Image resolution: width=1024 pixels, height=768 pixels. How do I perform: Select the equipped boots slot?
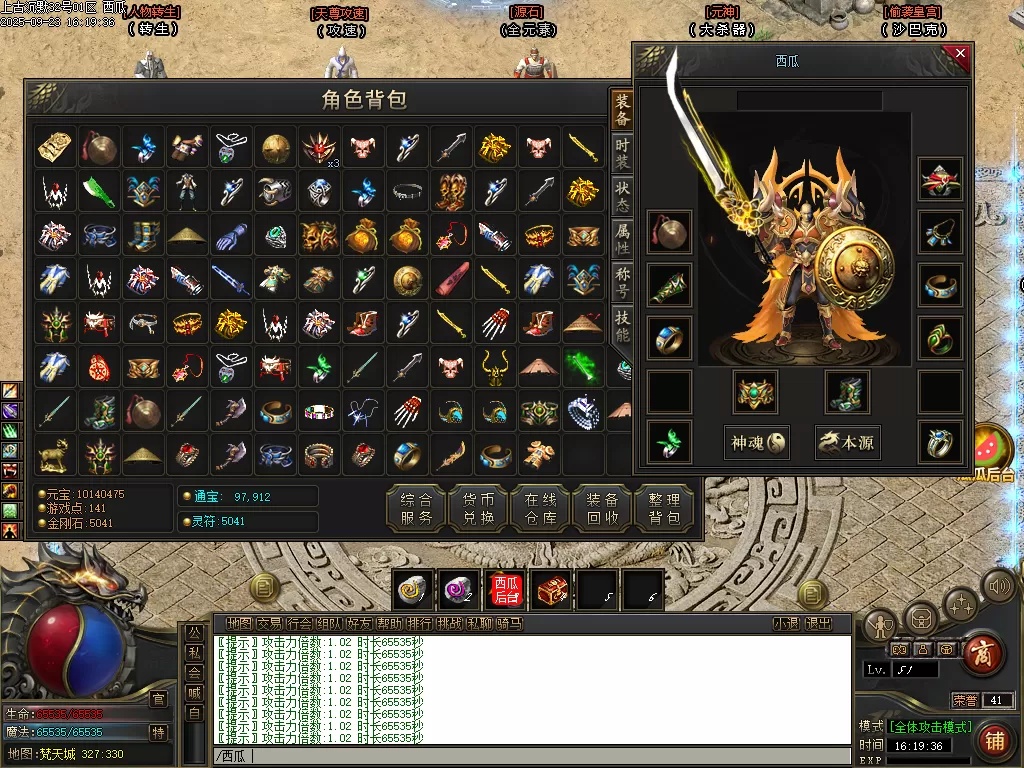847,392
